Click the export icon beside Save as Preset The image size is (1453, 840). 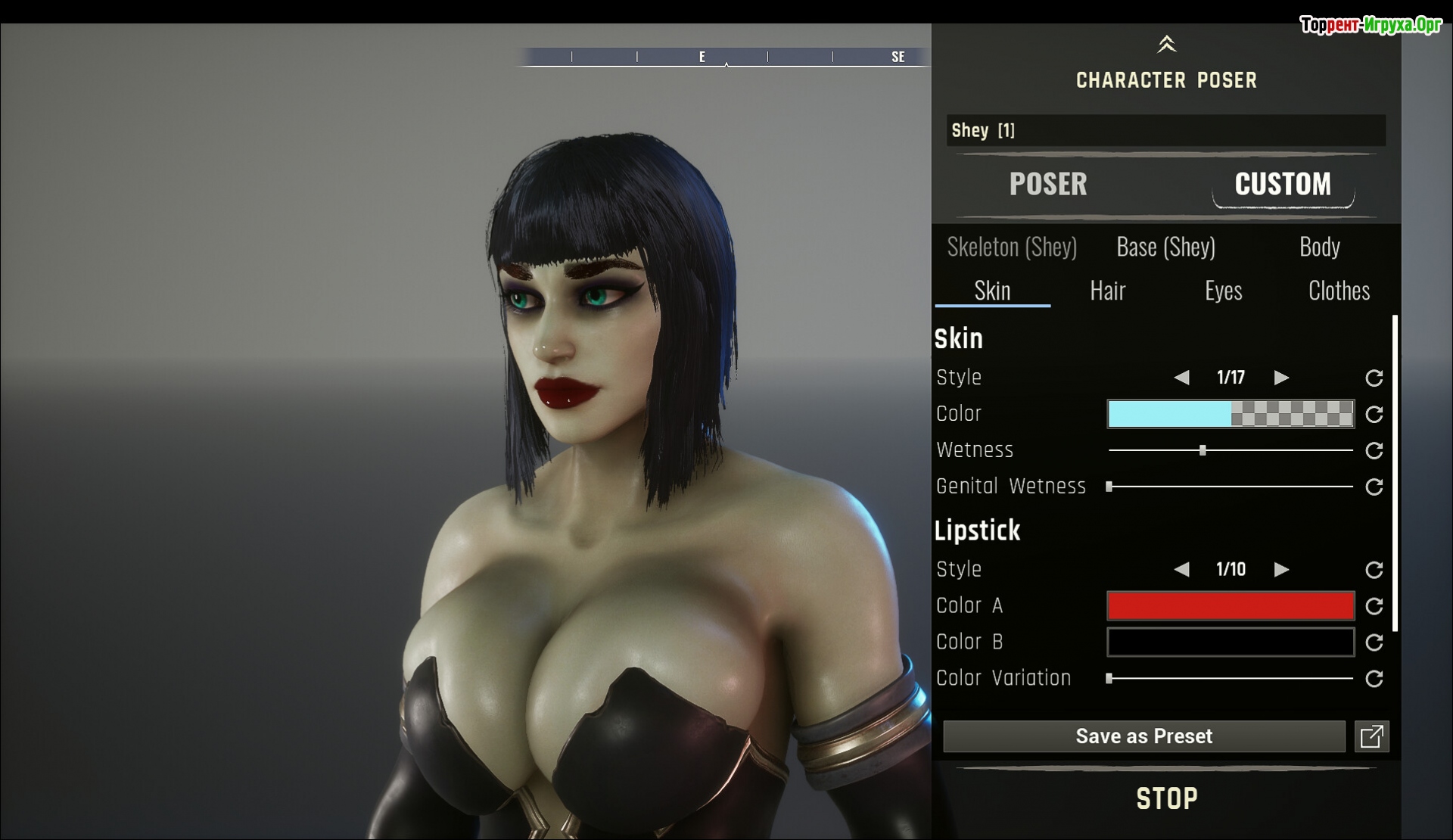coord(1371,736)
